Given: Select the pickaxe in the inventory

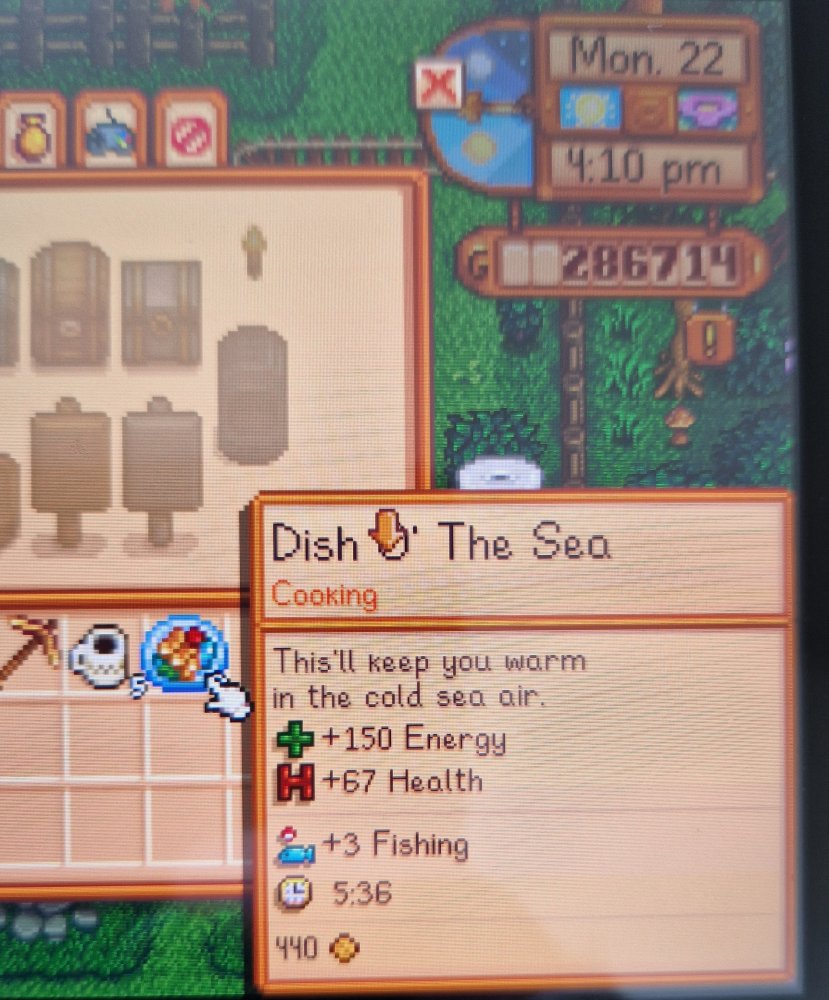Looking at the screenshot, I should (30, 650).
